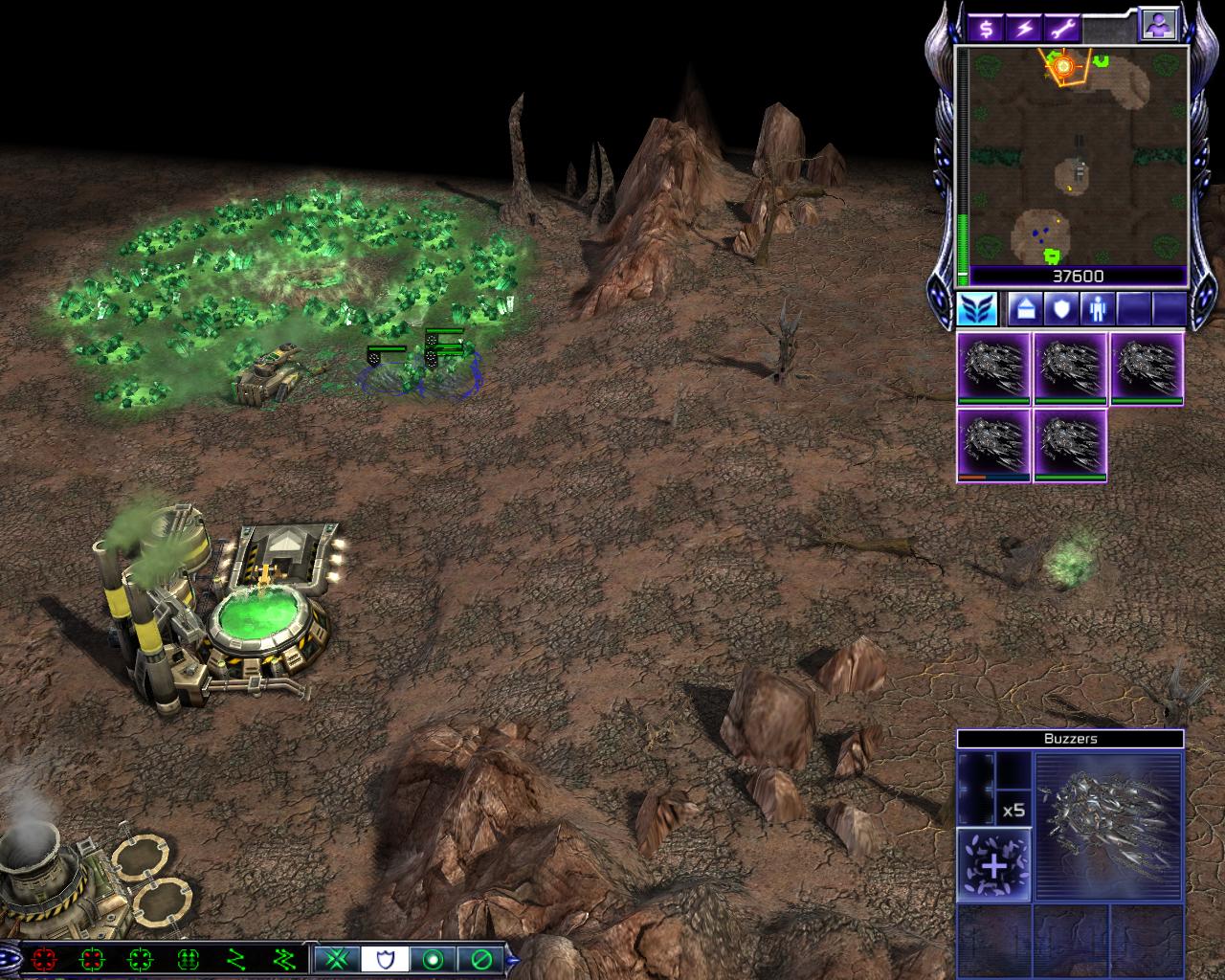Activate the Buzzers combine ability with plus sign

point(994,865)
